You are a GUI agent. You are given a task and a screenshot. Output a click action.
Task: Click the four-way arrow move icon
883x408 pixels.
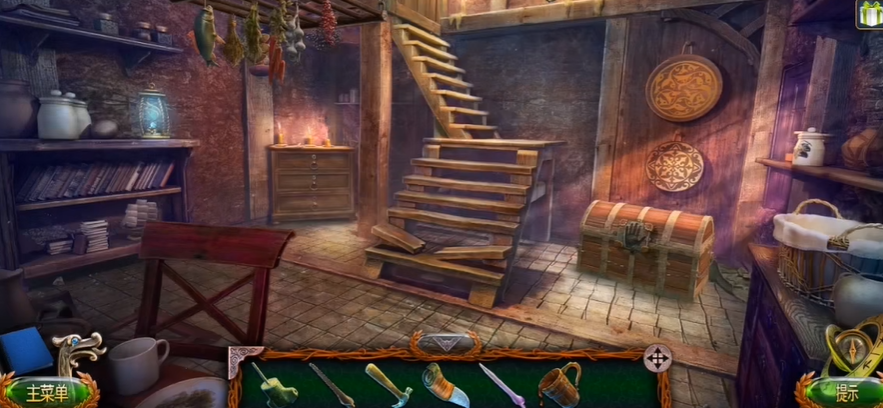657,358
